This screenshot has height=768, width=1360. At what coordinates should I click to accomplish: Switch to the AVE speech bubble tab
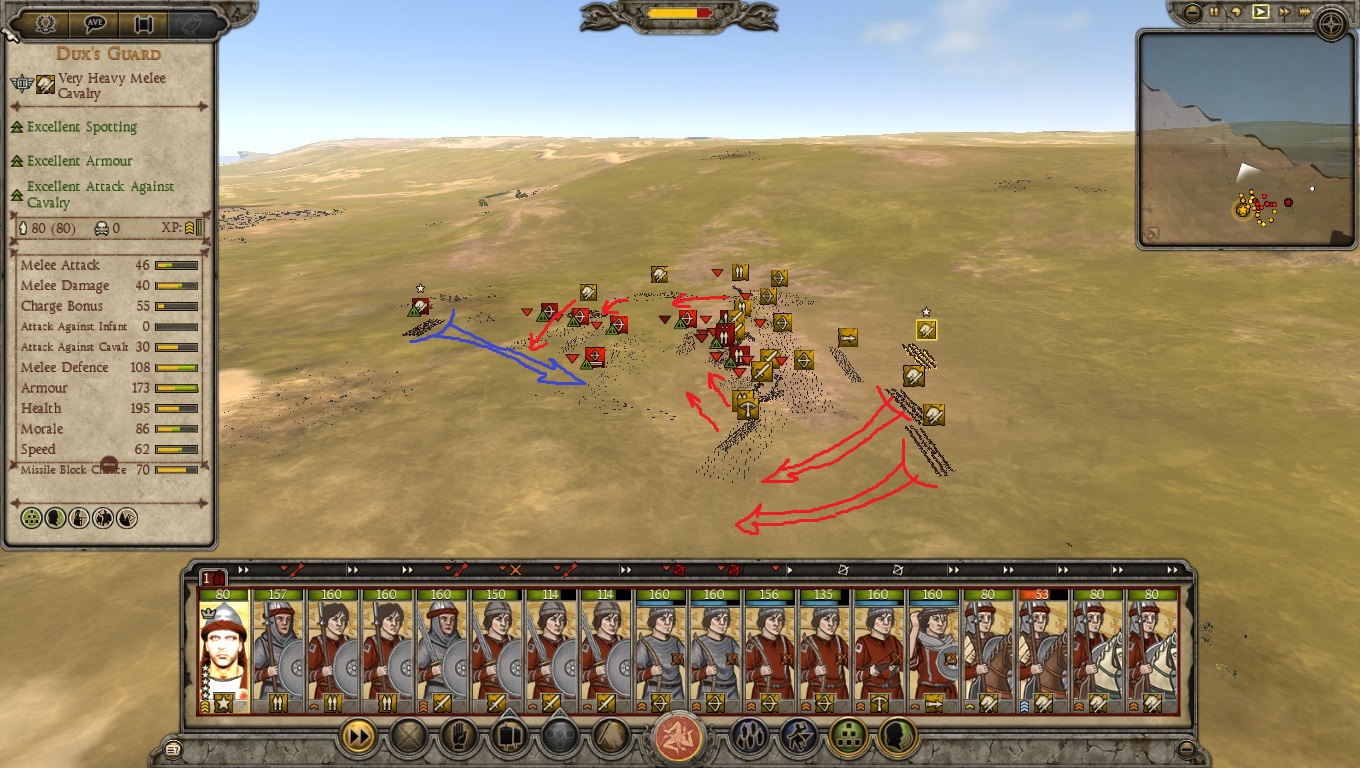tap(95, 23)
